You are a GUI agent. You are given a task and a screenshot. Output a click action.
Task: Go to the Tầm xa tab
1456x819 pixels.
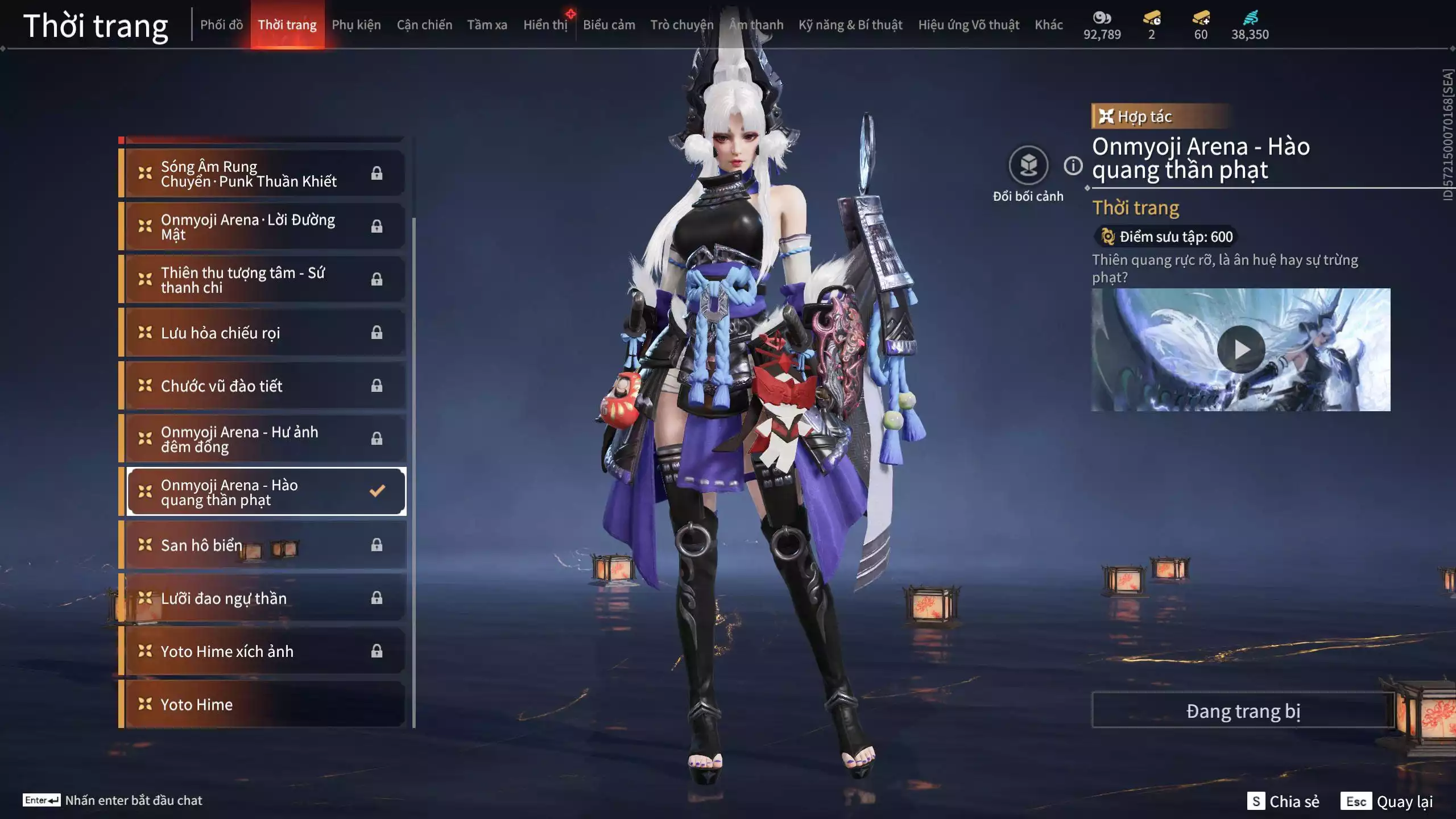(487, 25)
